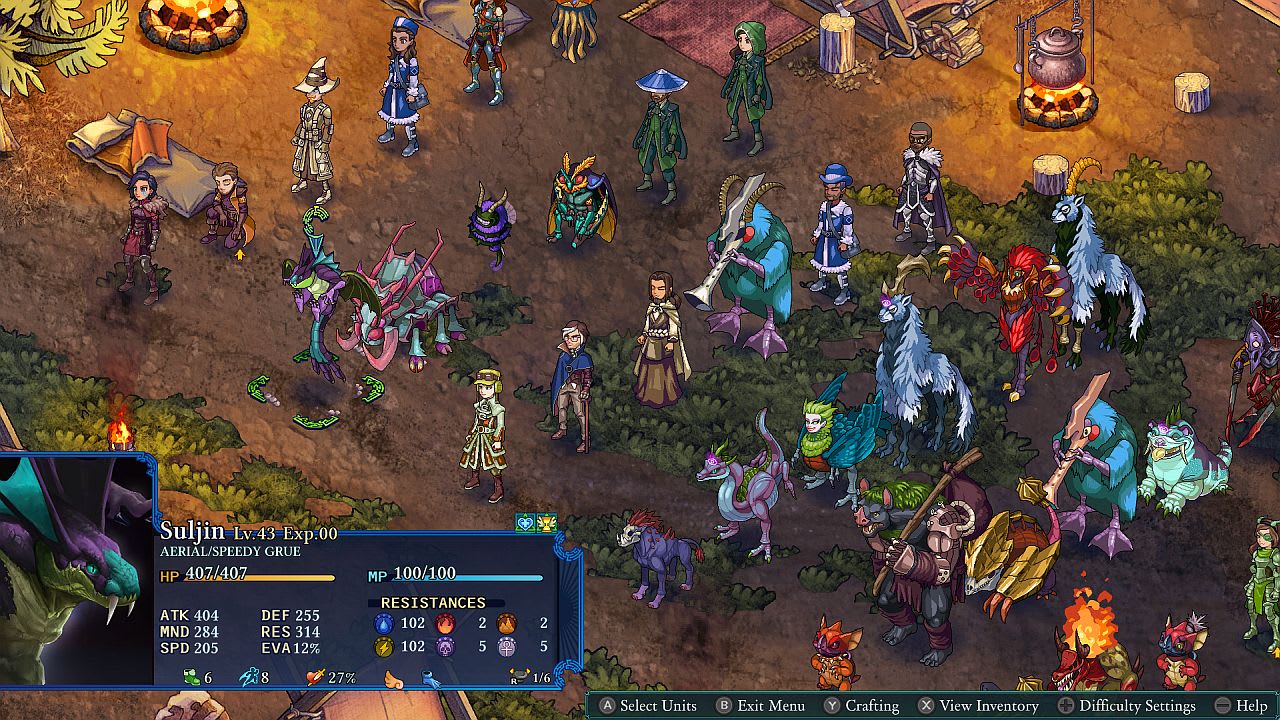1280x720 pixels.
Task: Click the fire resistance icon
Action: point(444,623)
